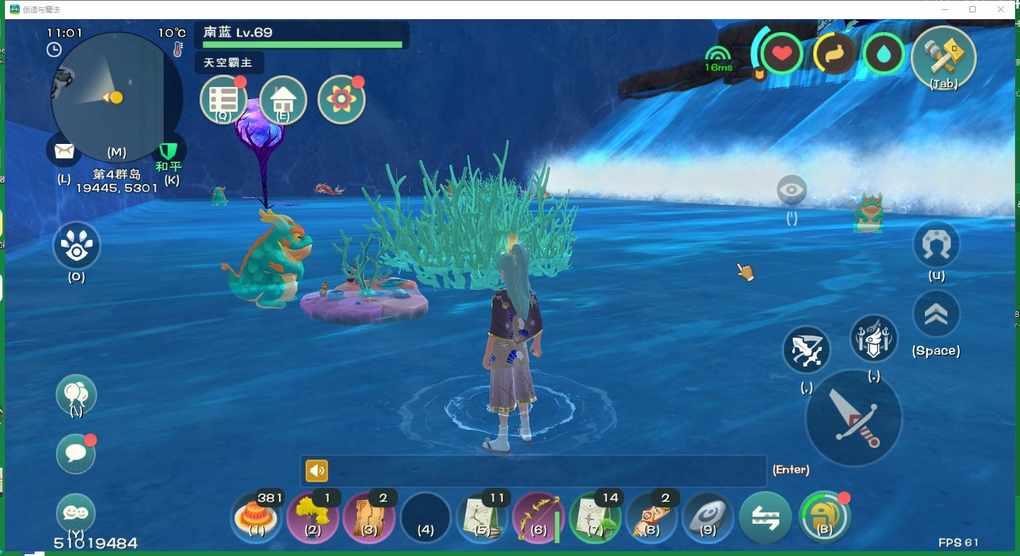Open the balloons icon
The height and width of the screenshot is (556, 1020).
(76, 394)
